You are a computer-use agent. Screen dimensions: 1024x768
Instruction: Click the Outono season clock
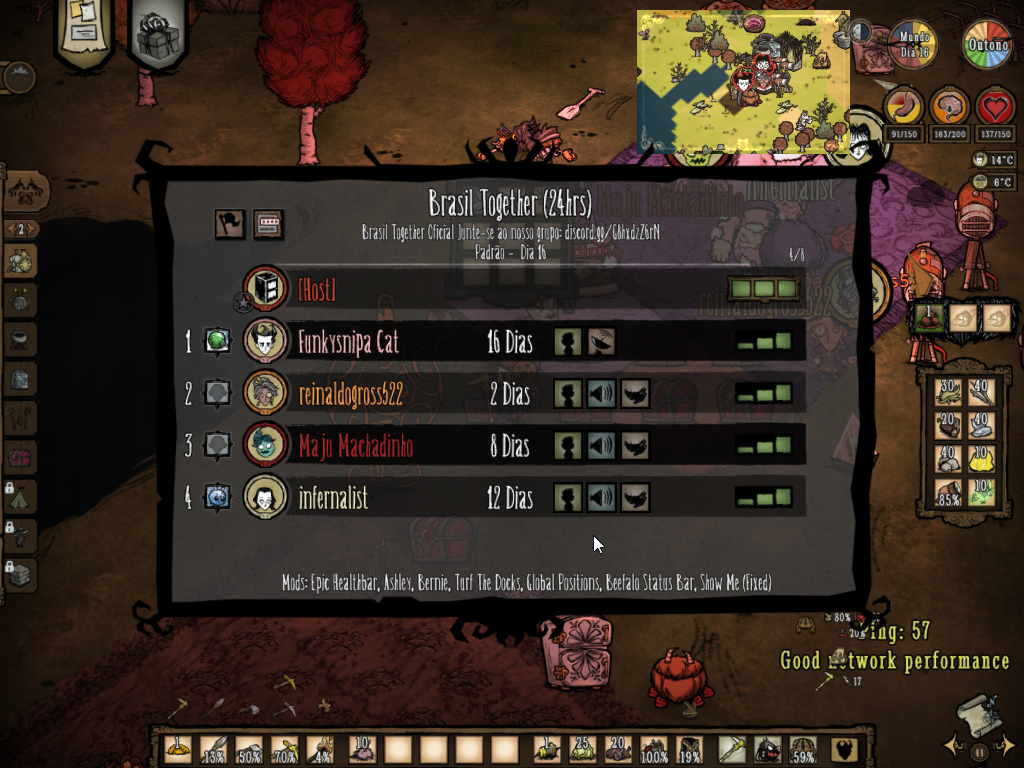[x=987, y=46]
